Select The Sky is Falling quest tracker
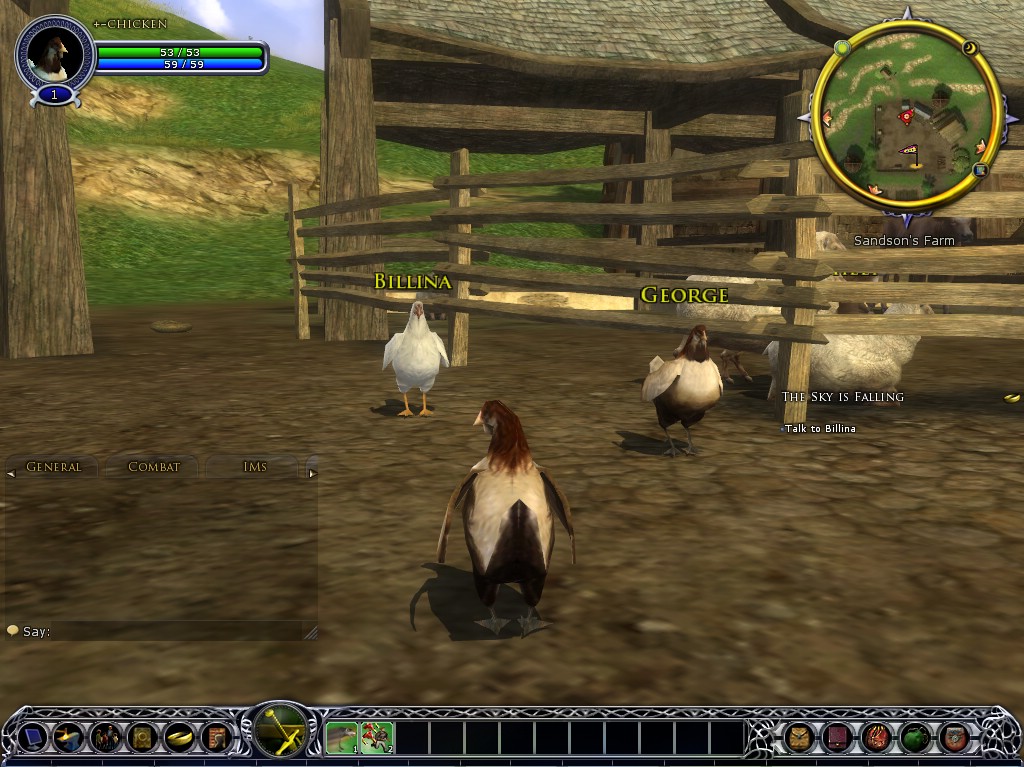 [x=842, y=397]
